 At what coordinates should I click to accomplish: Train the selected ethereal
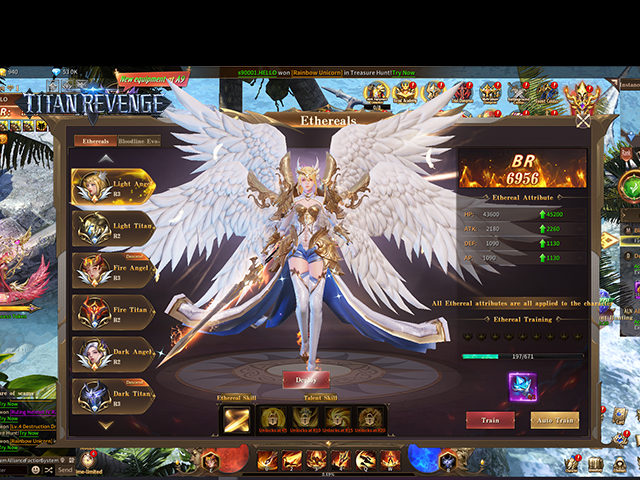490,420
